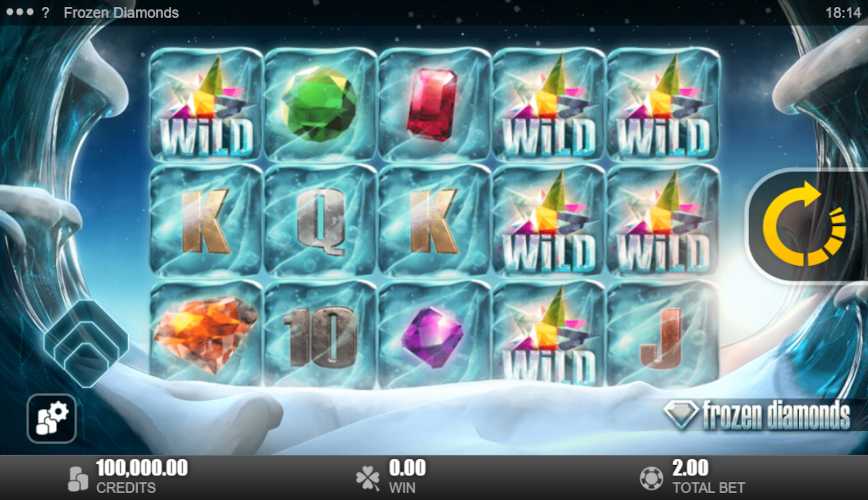Open the question mark help icon

point(46,13)
